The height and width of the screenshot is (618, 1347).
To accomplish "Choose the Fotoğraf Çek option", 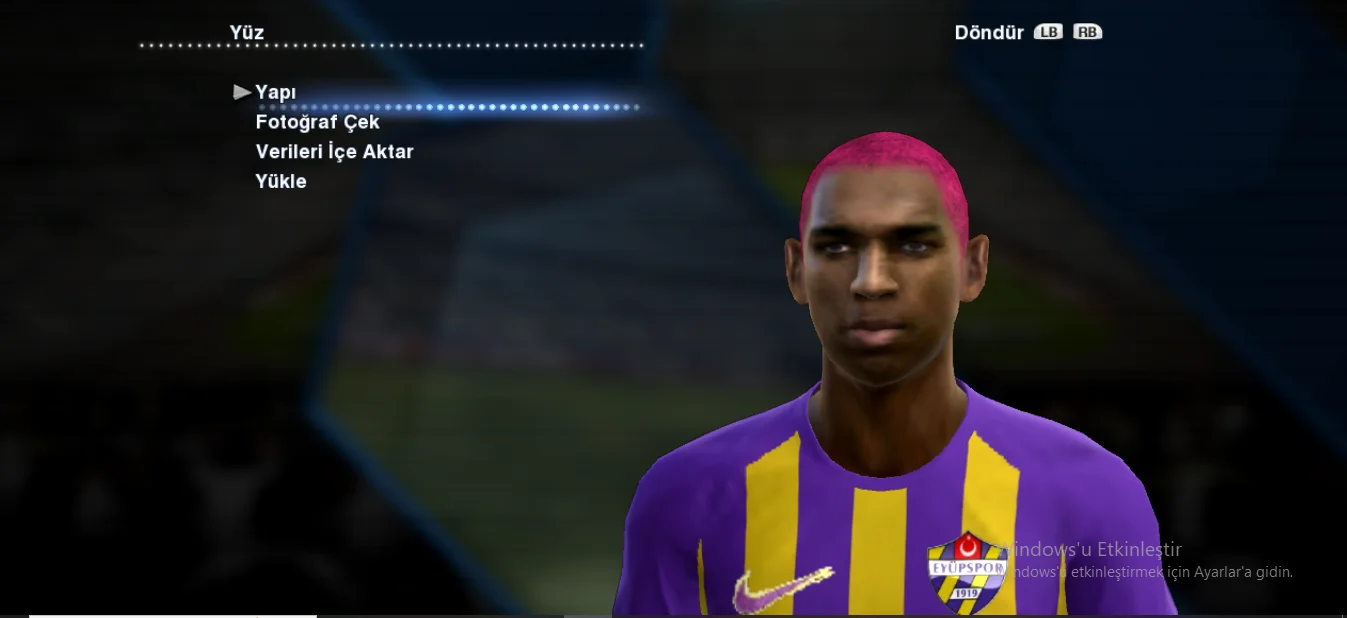I will [x=317, y=122].
